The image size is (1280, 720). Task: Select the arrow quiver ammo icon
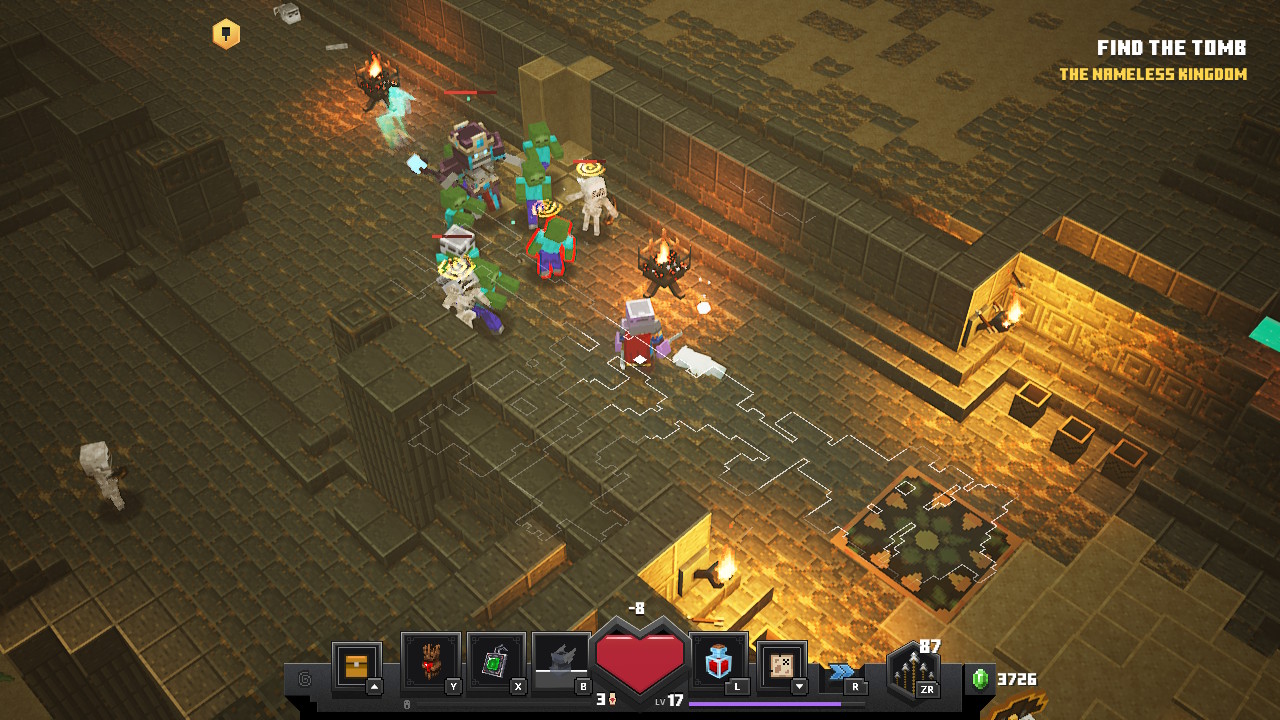click(x=912, y=671)
